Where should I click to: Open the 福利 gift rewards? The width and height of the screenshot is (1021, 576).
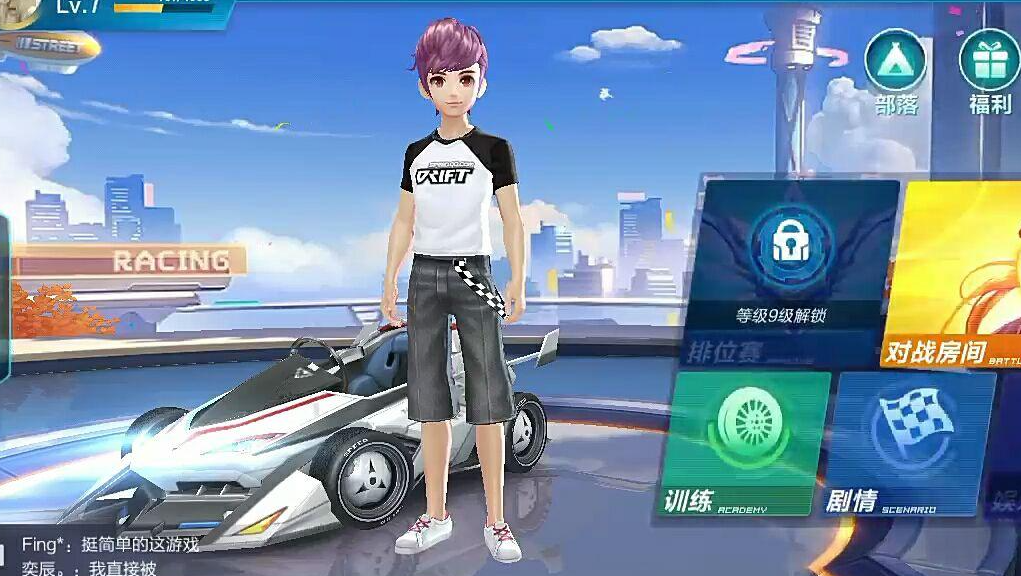[x=989, y=70]
